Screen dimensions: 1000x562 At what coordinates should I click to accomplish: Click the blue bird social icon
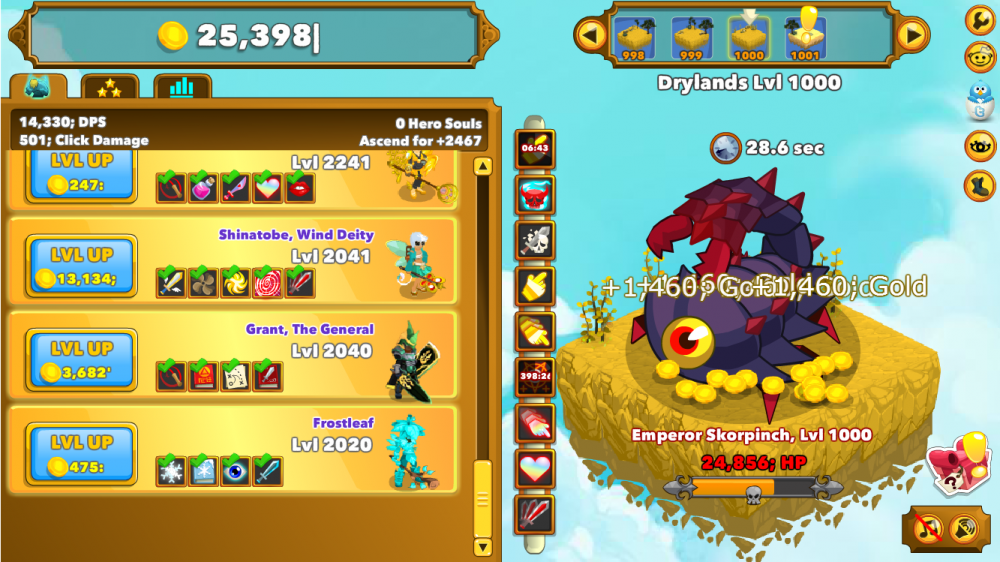click(979, 100)
